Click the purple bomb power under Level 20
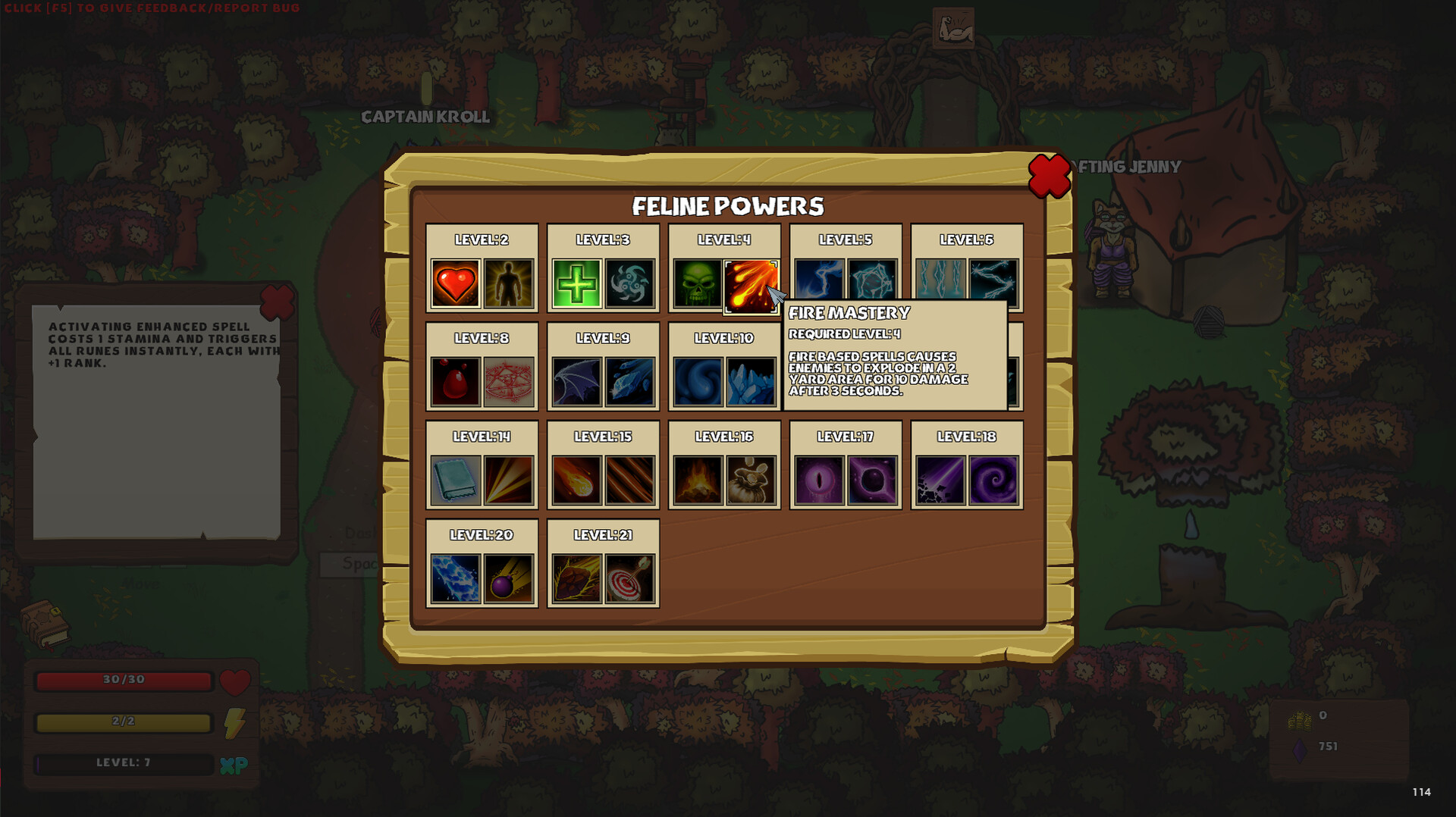This screenshot has height=817, width=1456. [508, 578]
